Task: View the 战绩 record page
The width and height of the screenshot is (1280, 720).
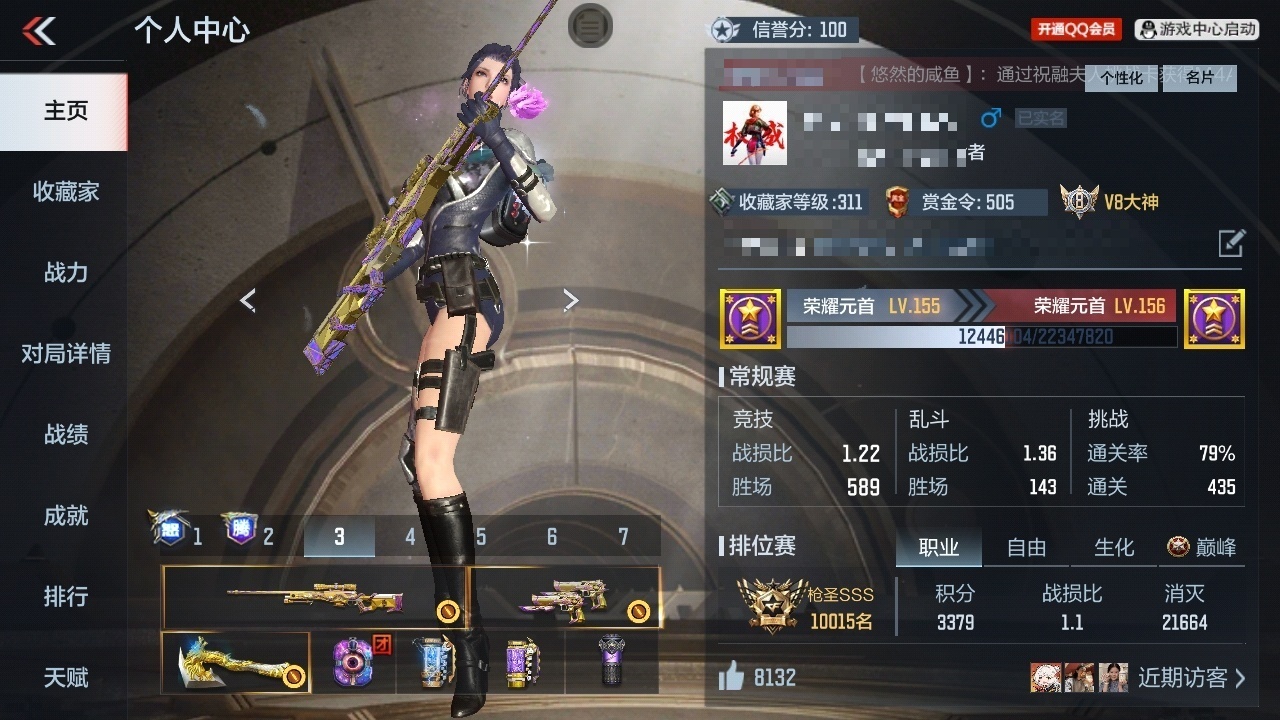Action: pyautogui.click(x=65, y=435)
